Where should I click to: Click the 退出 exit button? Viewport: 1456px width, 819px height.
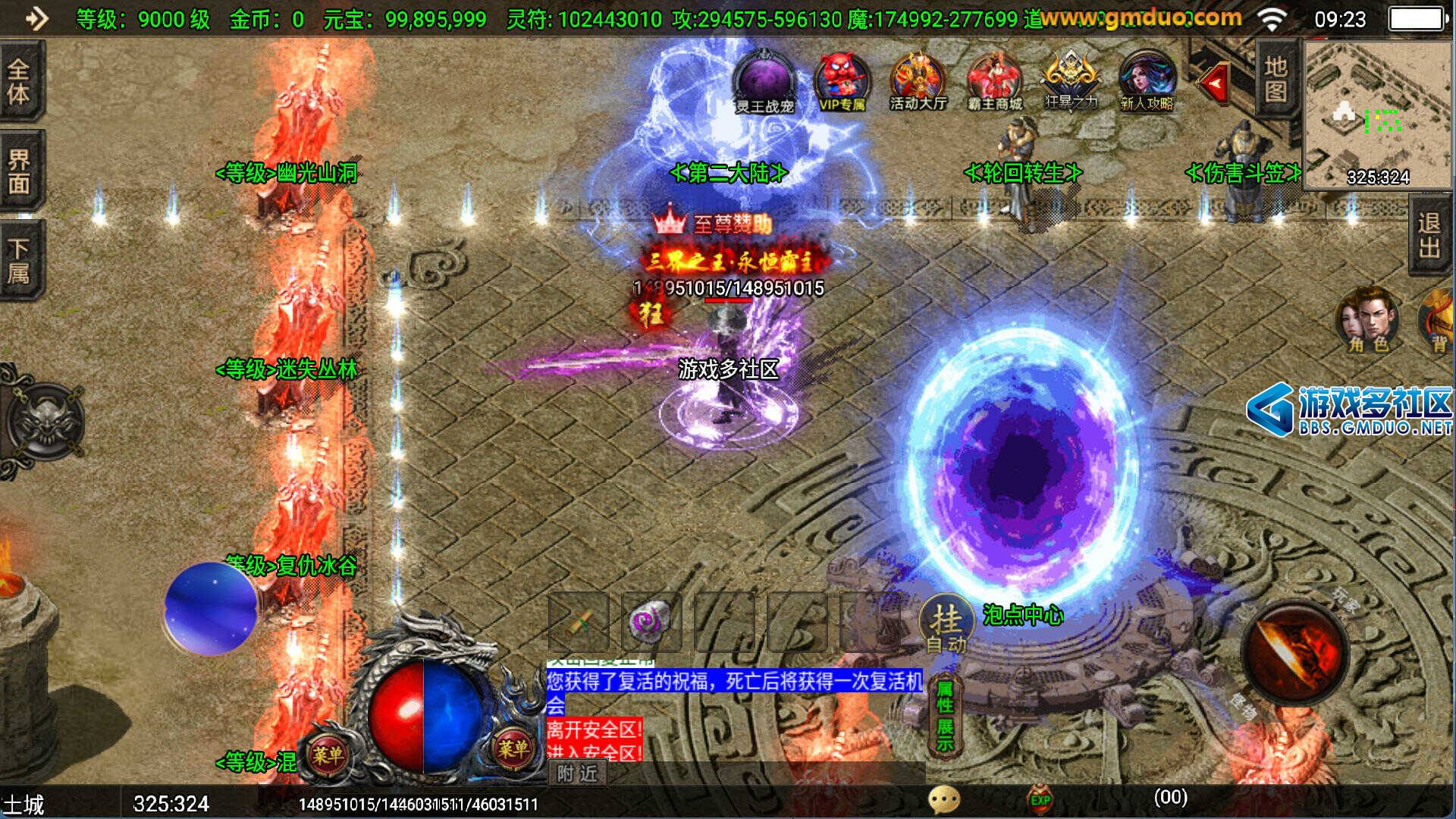click(x=1429, y=236)
